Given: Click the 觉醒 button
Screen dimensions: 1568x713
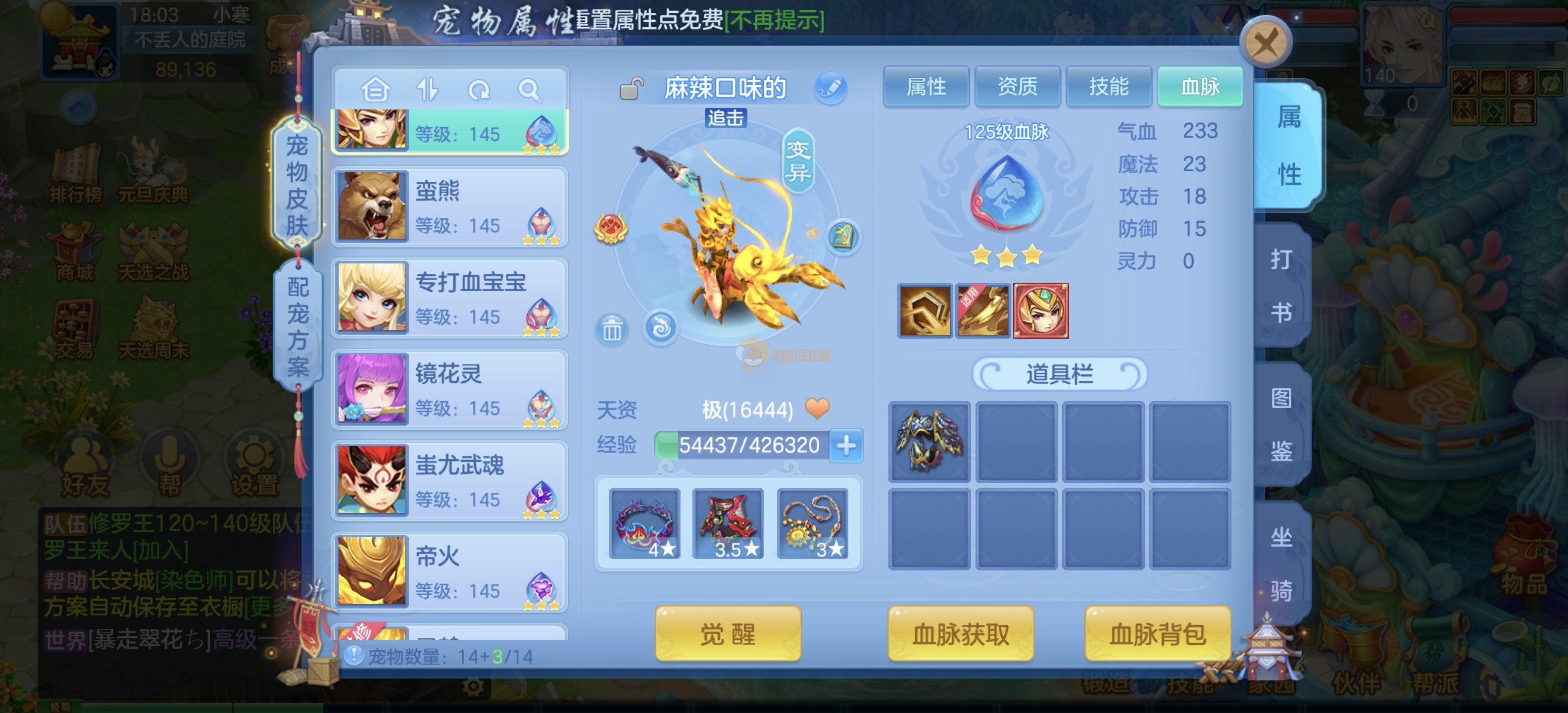Looking at the screenshot, I should click(x=728, y=634).
